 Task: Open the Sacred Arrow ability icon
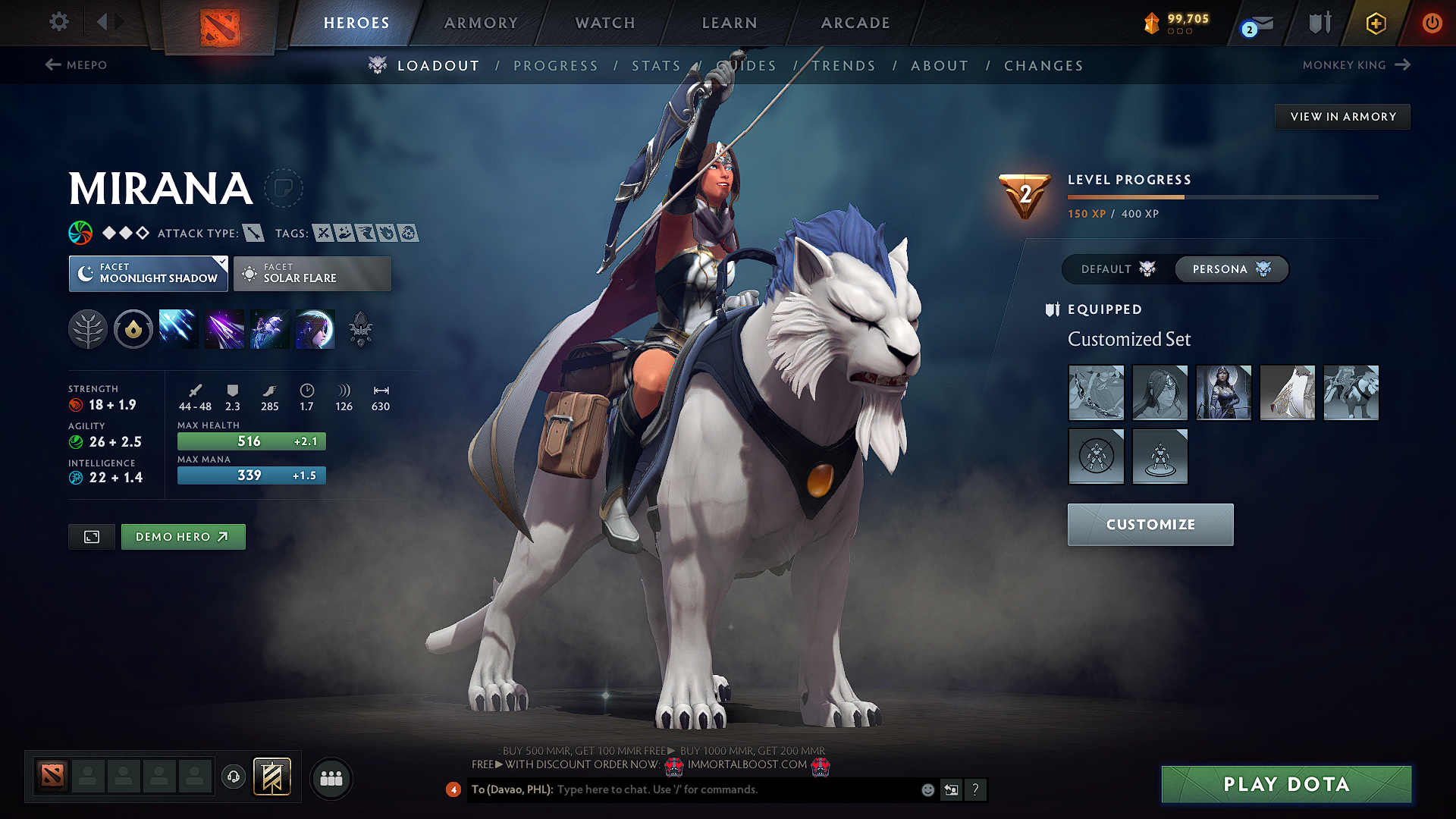pos(224,328)
